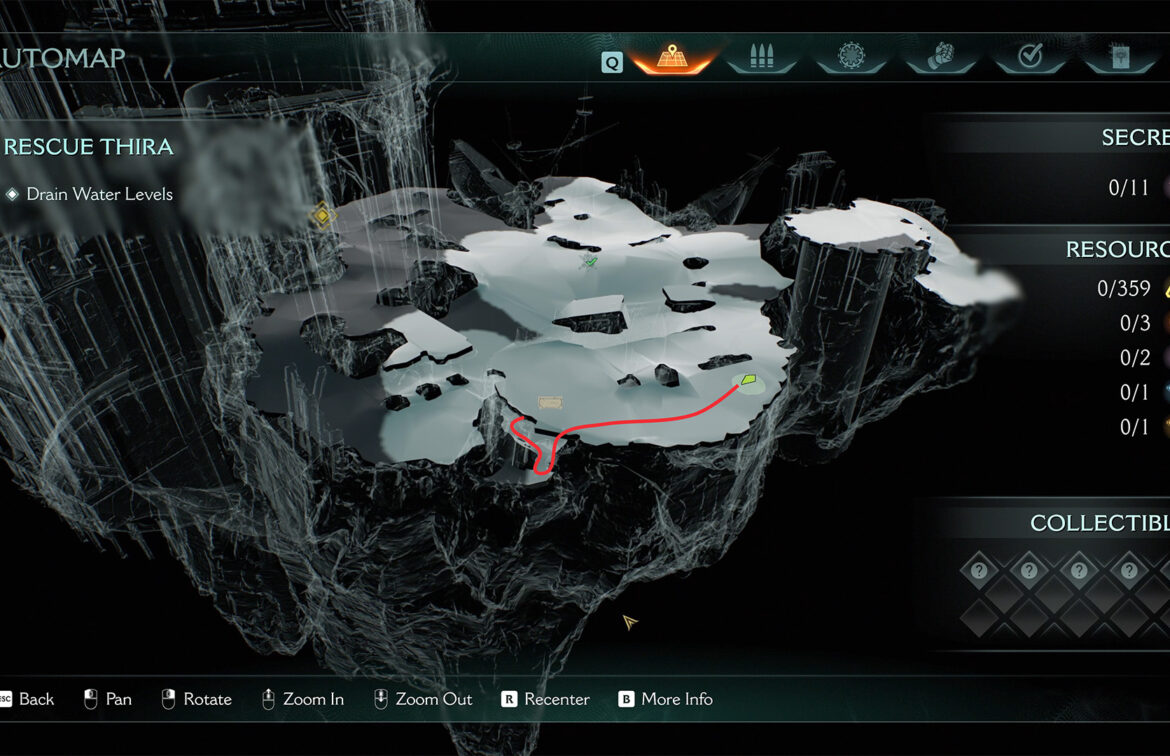This screenshot has width=1170, height=756.
Task: Switch to the gauntlet fist tab
Action: 941,58
